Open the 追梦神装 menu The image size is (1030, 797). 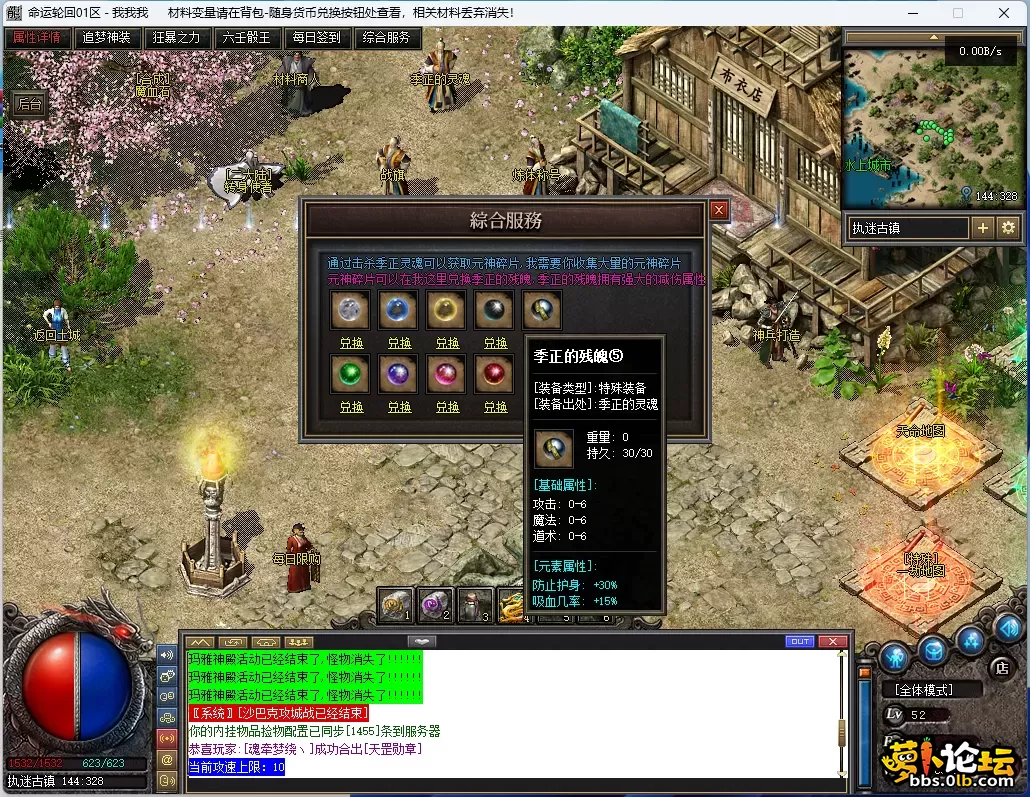pos(106,38)
